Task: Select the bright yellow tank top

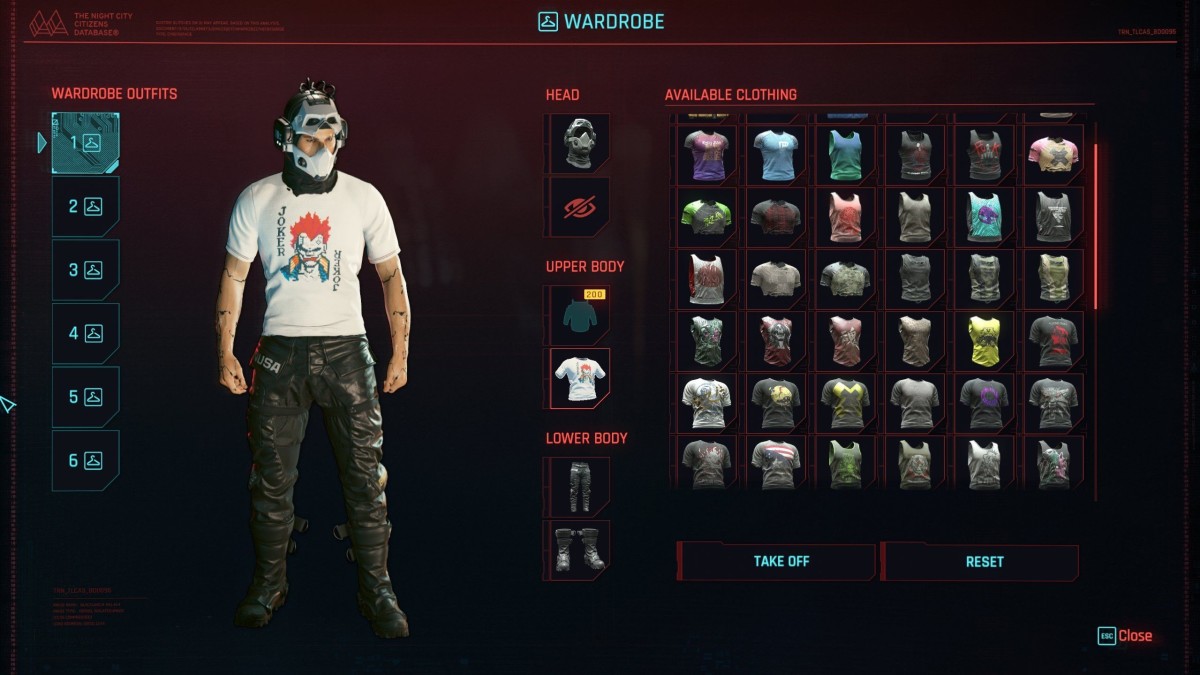Action: click(984, 341)
